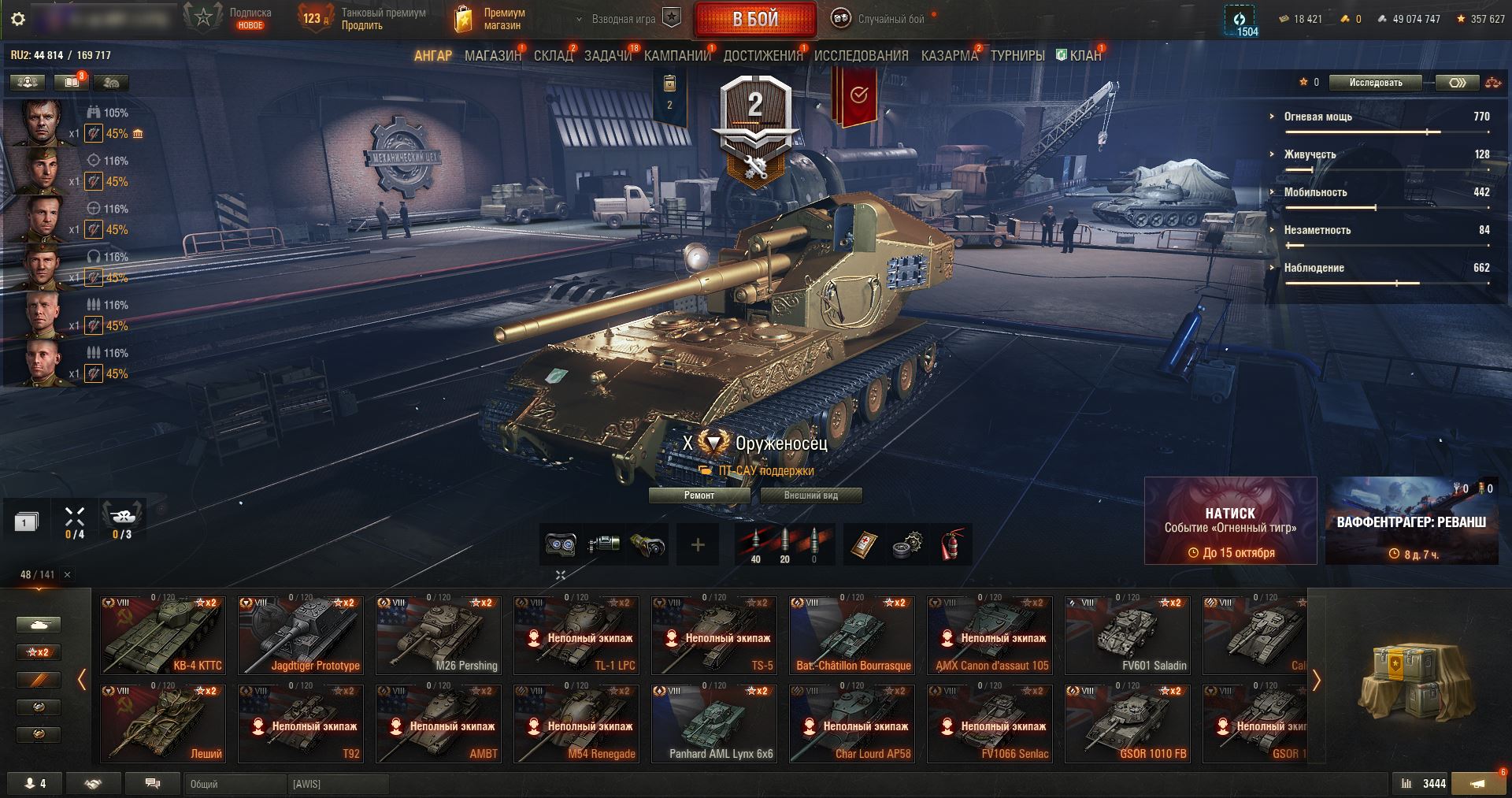This screenshot has width=1512, height=798.
Task: Open the Натиск event banner
Action: point(1230,521)
